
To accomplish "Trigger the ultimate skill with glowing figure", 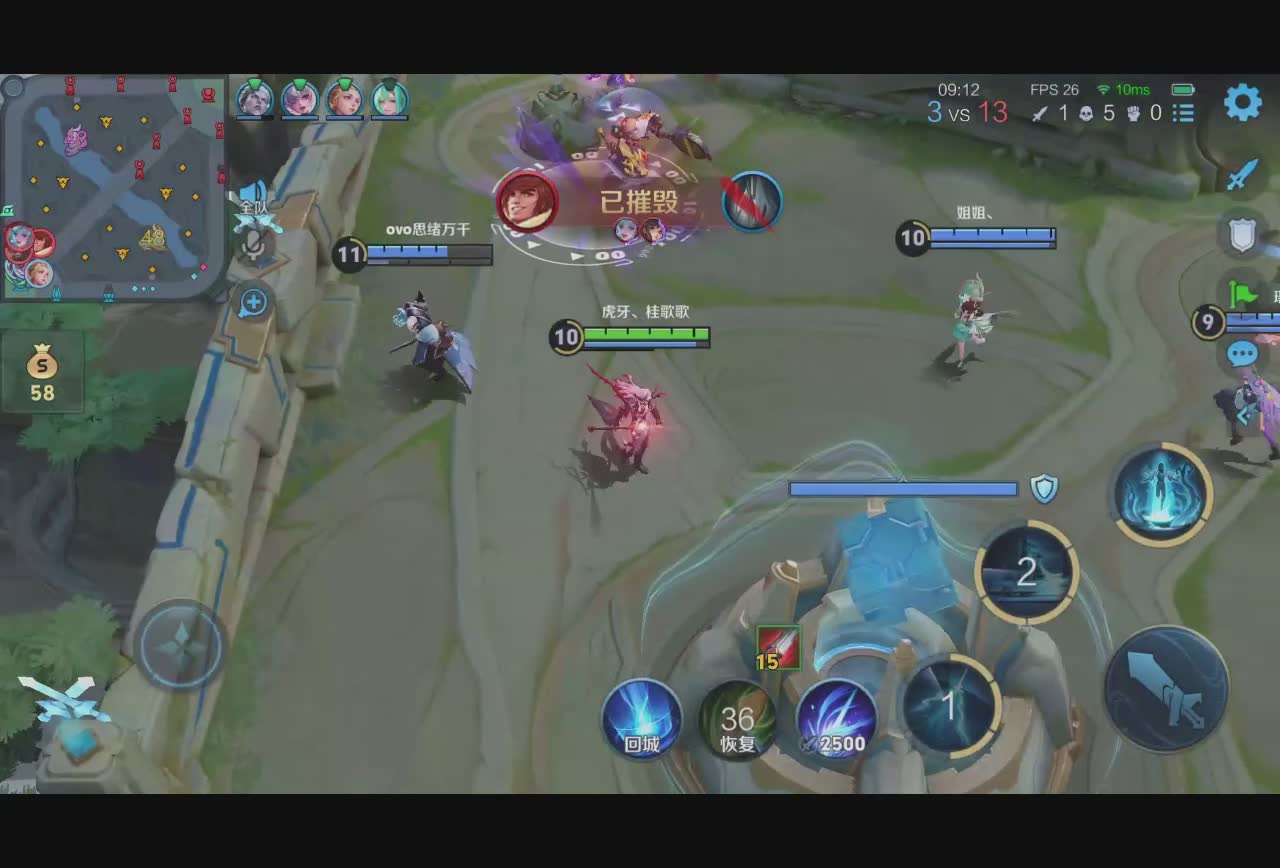I will point(1160,493).
